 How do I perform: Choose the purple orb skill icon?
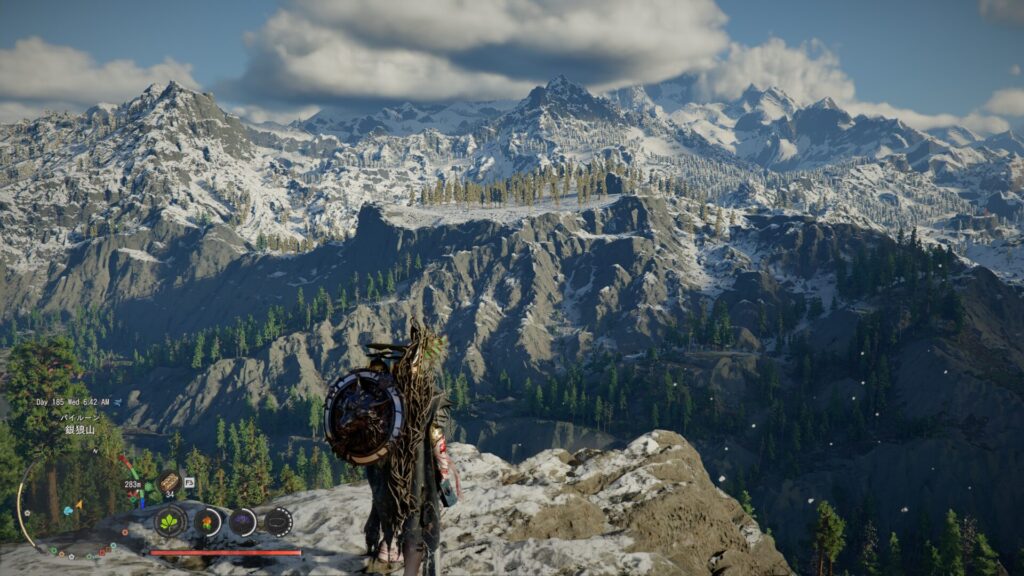pyautogui.click(x=243, y=521)
